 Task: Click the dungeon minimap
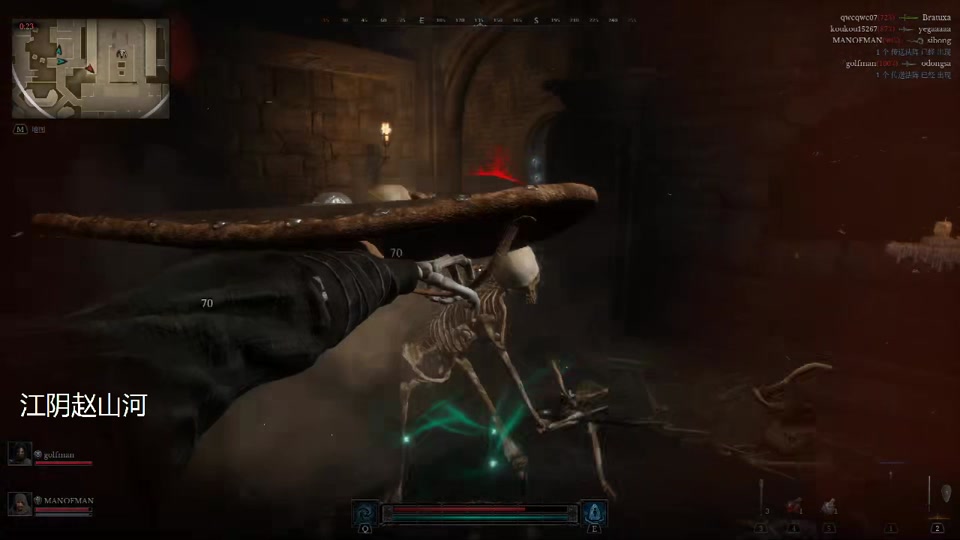91,68
